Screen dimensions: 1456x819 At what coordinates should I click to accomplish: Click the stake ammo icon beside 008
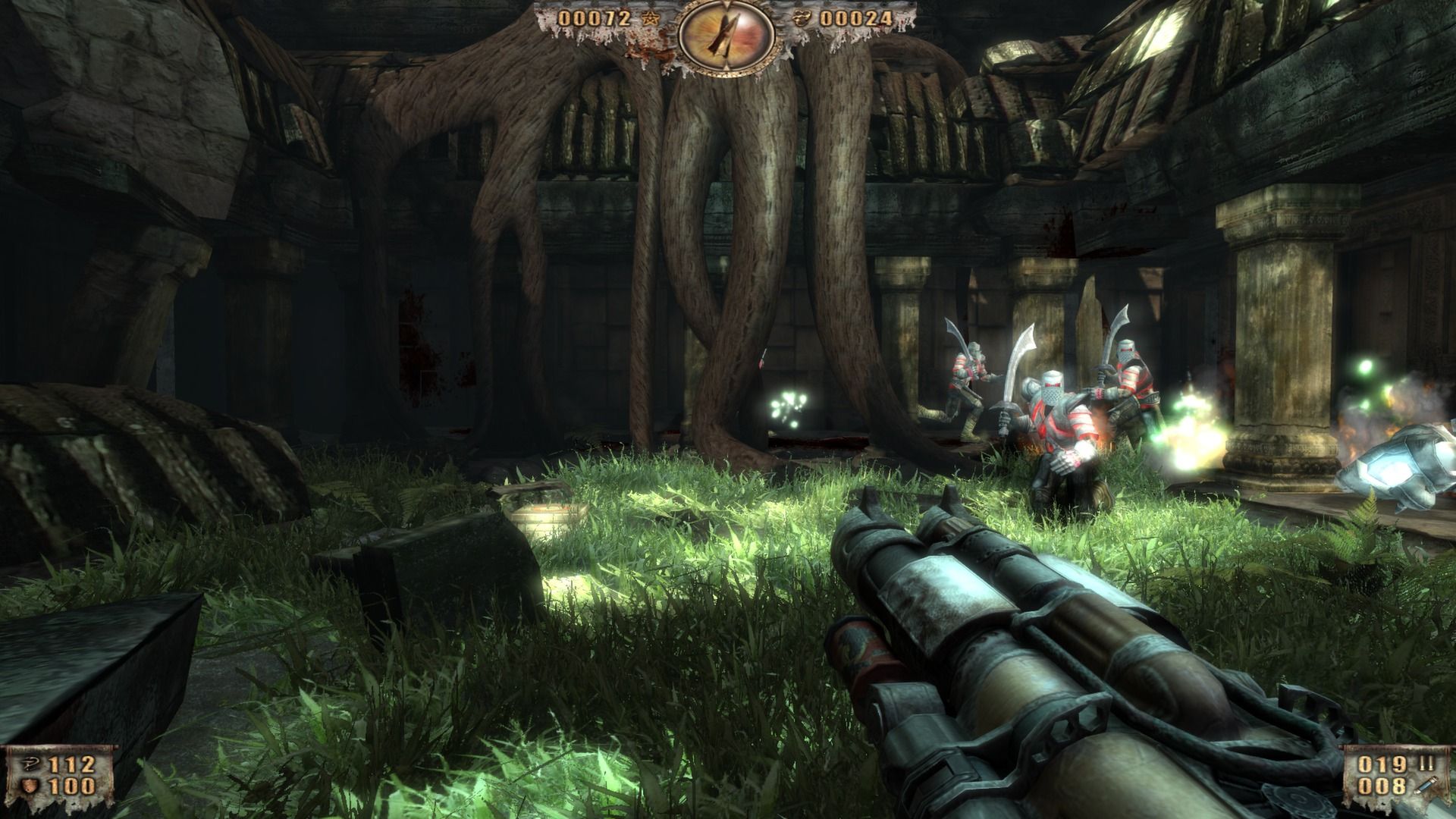[1427, 783]
